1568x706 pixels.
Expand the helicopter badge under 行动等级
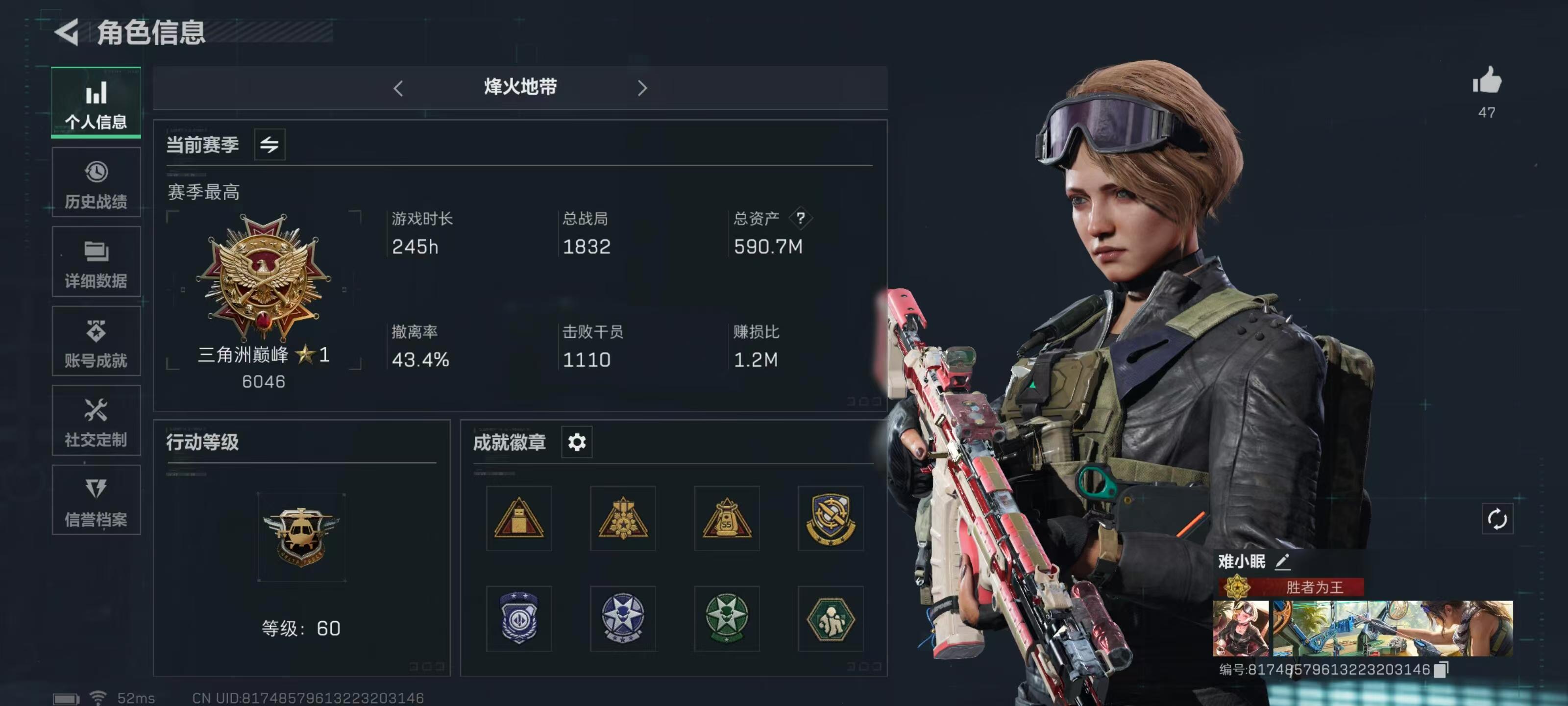301,536
